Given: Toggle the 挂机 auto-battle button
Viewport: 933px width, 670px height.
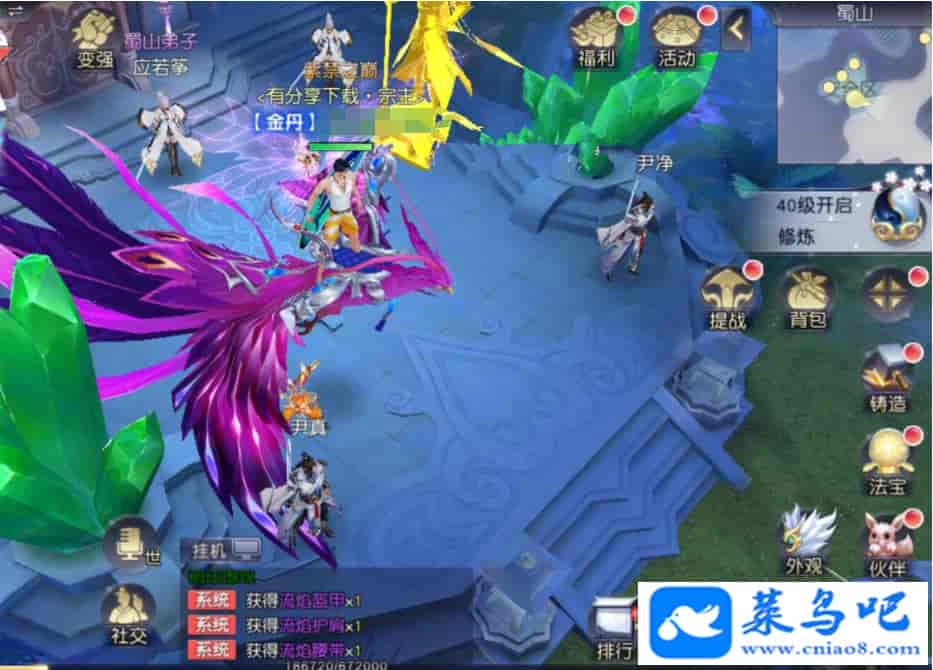Looking at the screenshot, I should click(224, 548).
